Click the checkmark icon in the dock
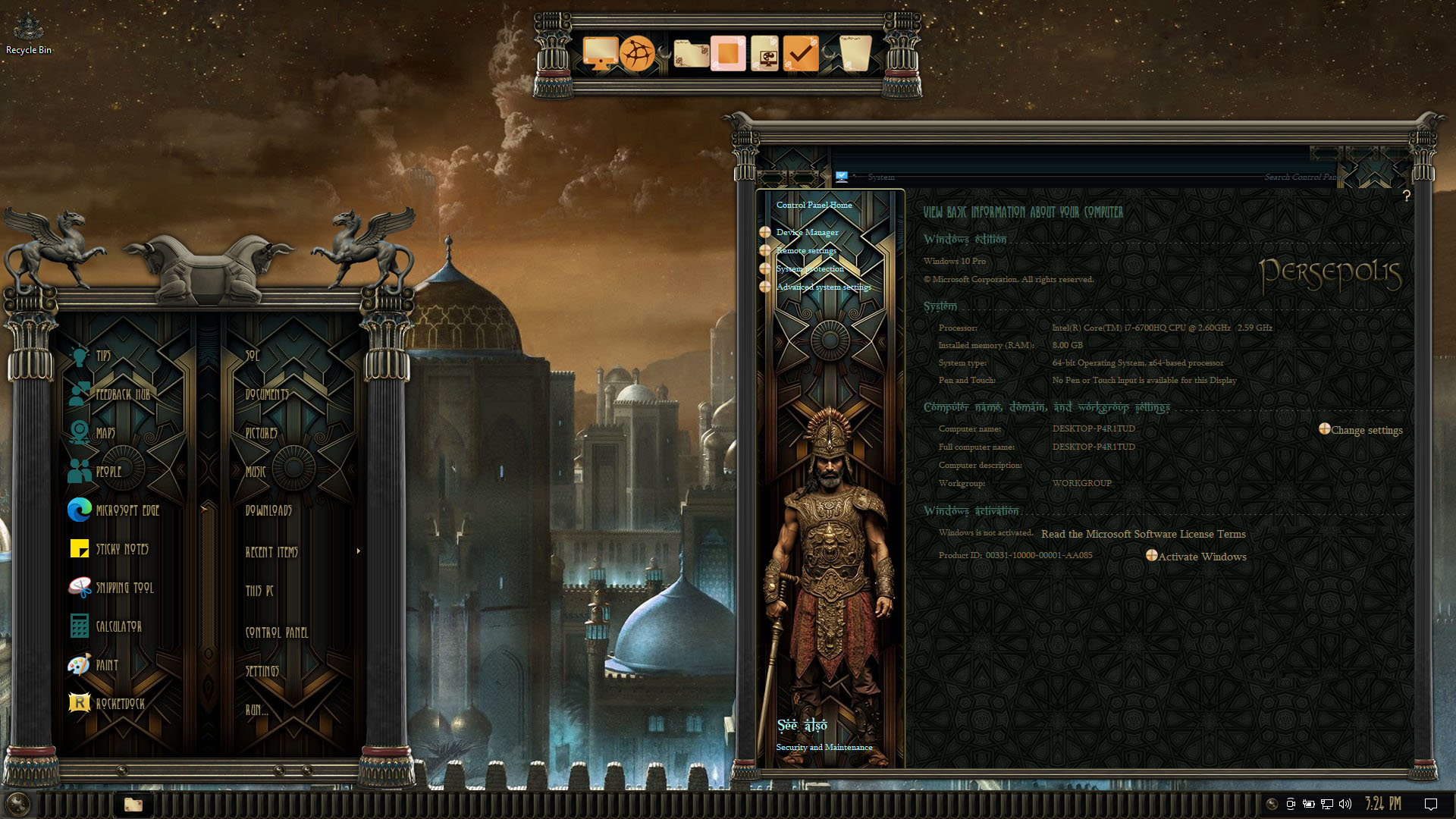The height and width of the screenshot is (819, 1456). coord(800,54)
